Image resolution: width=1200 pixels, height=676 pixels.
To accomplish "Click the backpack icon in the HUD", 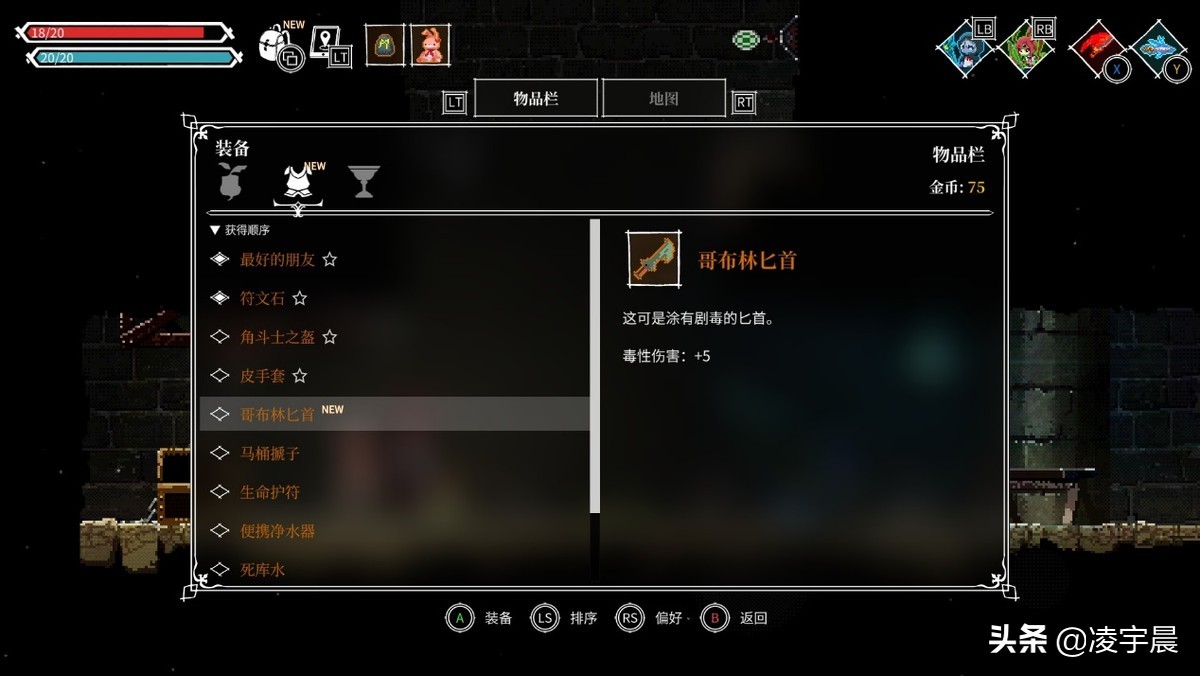I will [x=274, y=44].
